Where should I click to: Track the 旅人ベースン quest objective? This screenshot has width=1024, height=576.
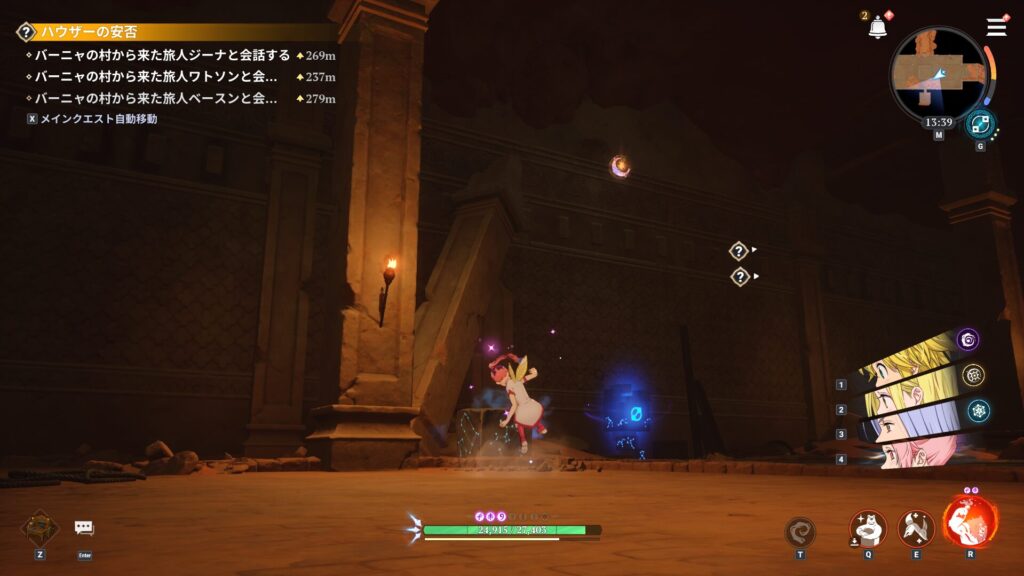[x=155, y=98]
